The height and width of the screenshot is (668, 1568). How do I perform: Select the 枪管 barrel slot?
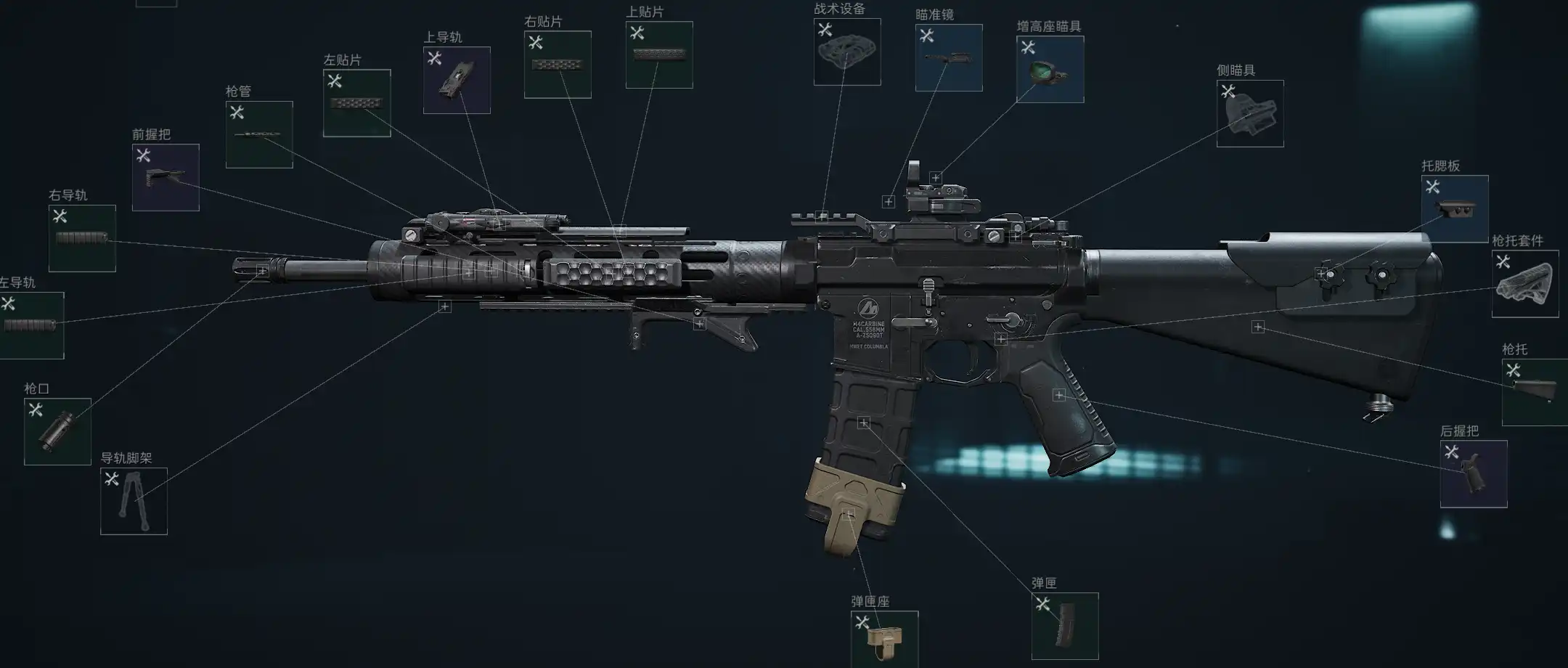click(259, 134)
